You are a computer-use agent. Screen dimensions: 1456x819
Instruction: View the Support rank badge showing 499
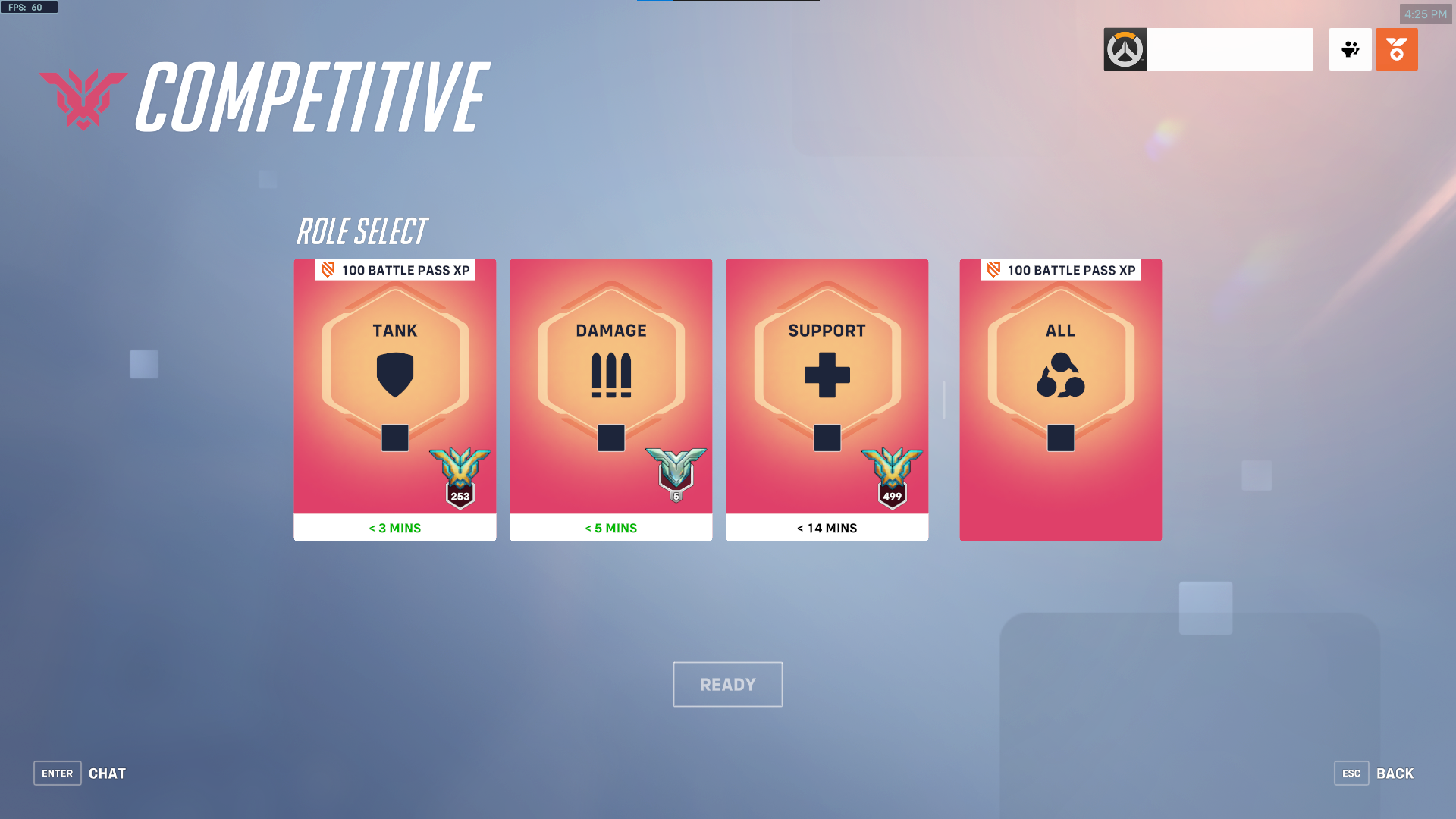[892, 474]
